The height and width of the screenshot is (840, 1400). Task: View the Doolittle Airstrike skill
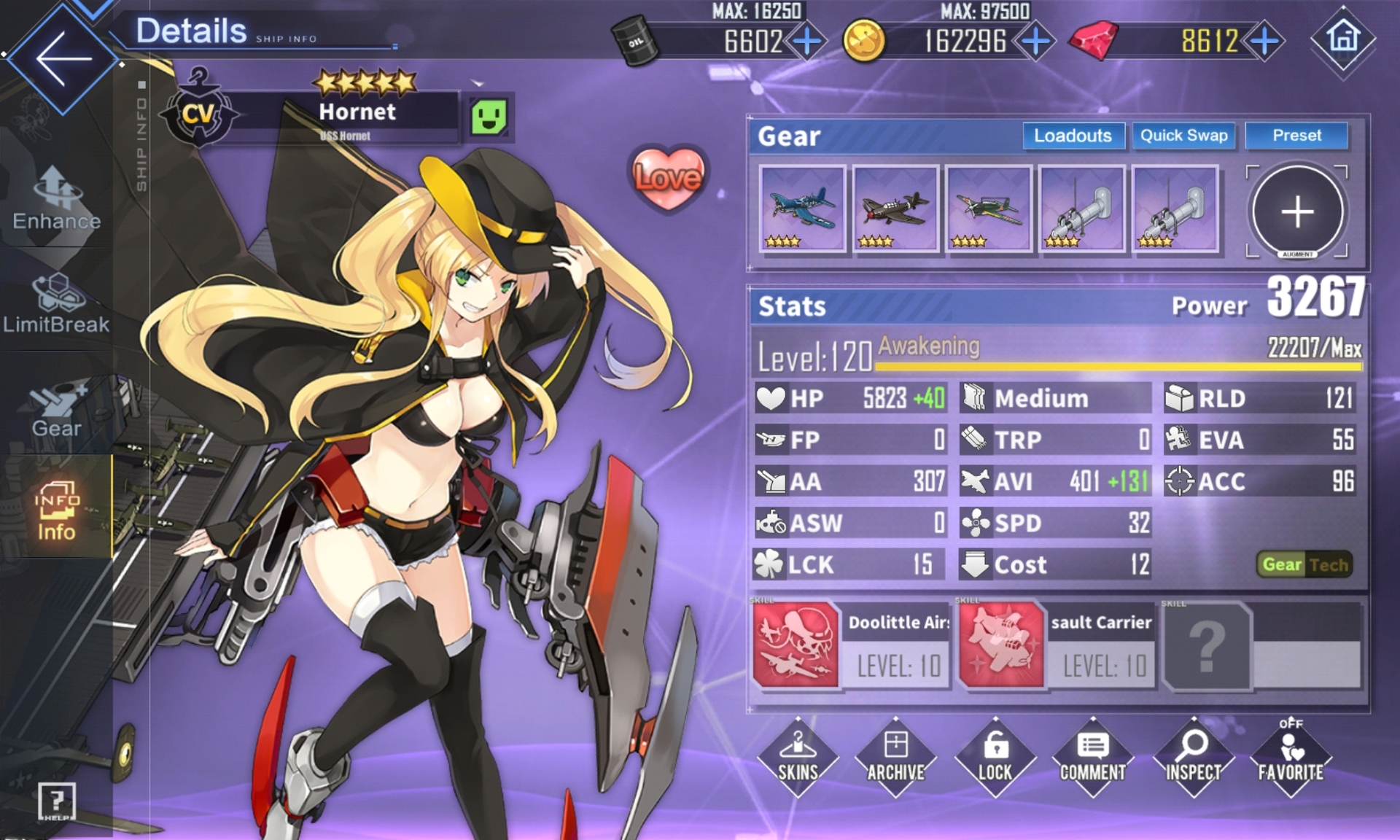[796, 645]
